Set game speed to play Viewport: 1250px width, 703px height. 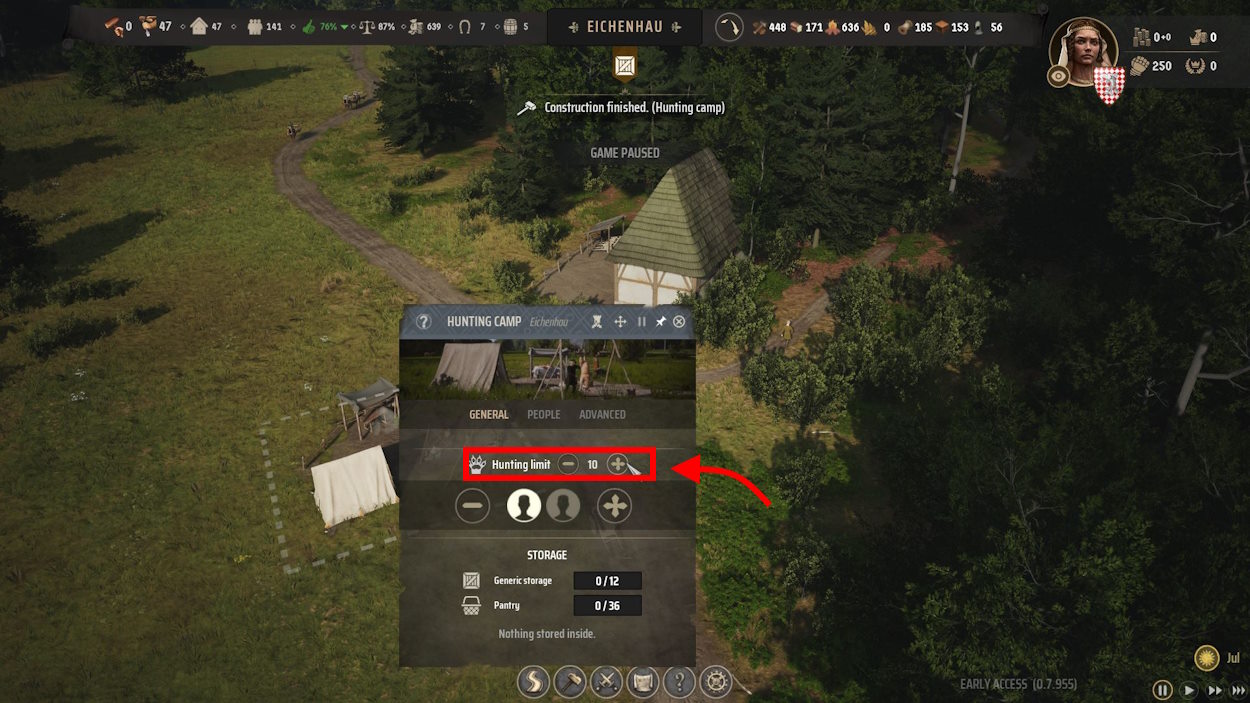(x=1189, y=690)
